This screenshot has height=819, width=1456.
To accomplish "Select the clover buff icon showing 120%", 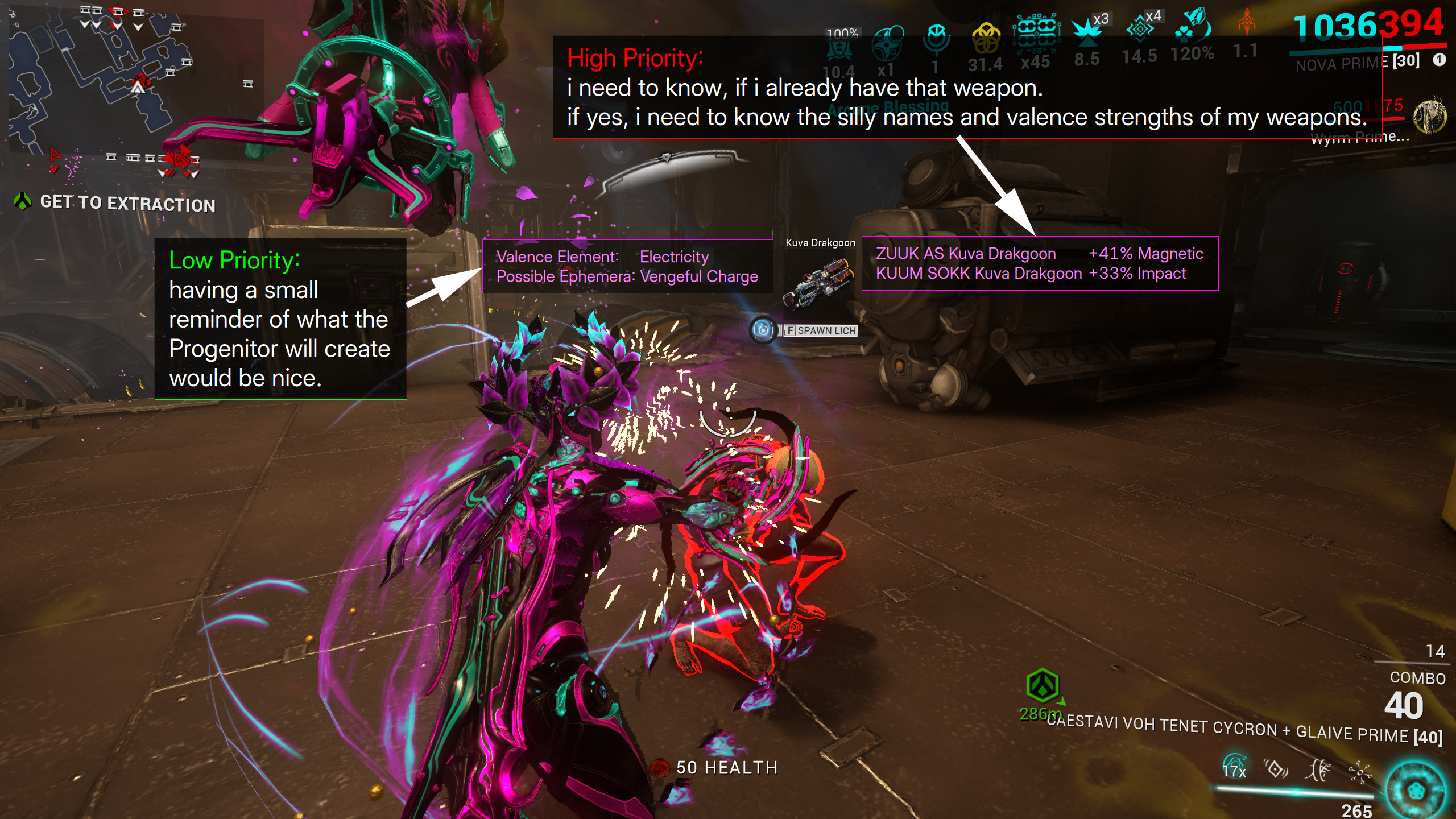I will point(1193,26).
